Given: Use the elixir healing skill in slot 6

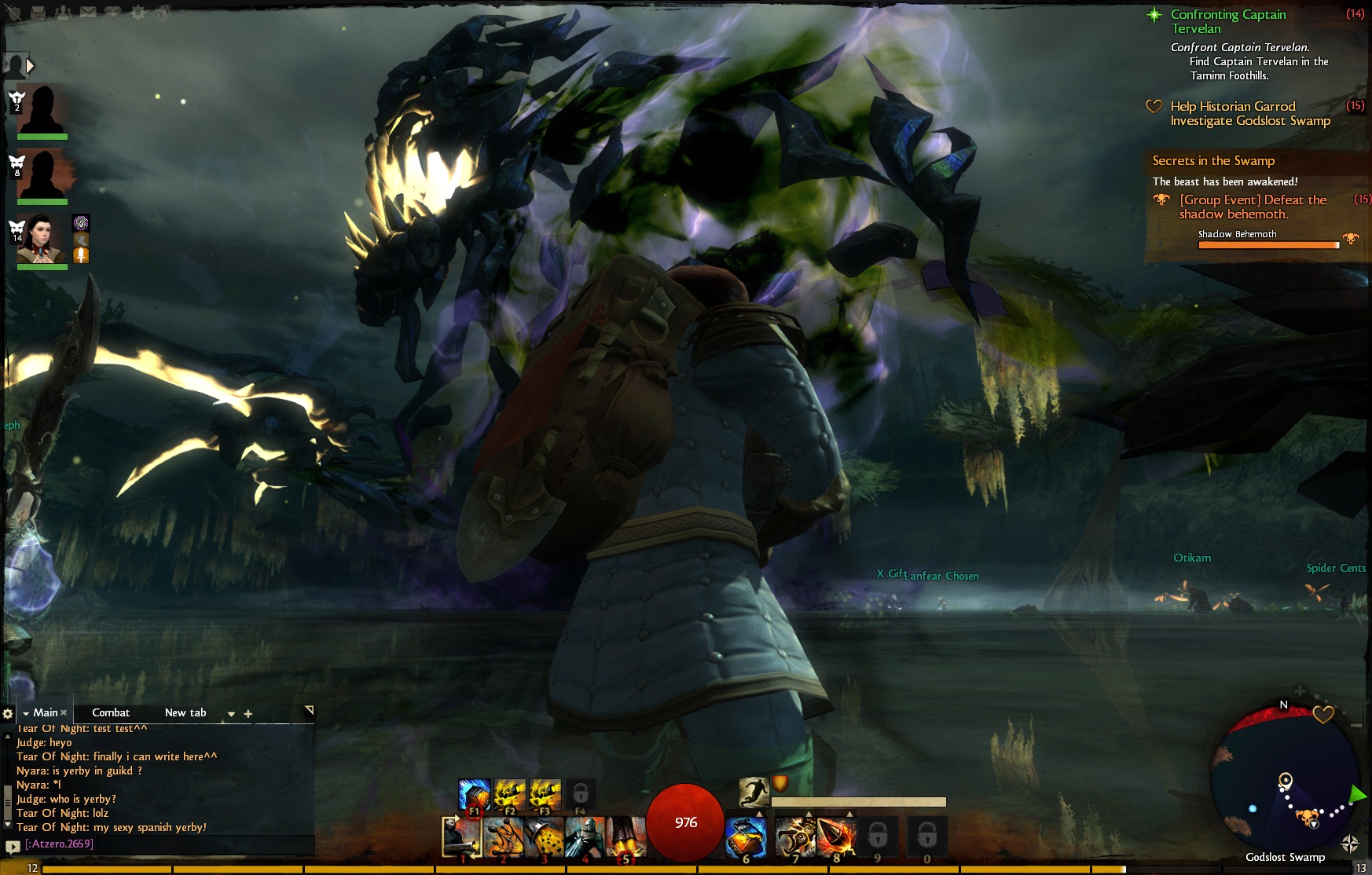Looking at the screenshot, I should pyautogui.click(x=746, y=837).
